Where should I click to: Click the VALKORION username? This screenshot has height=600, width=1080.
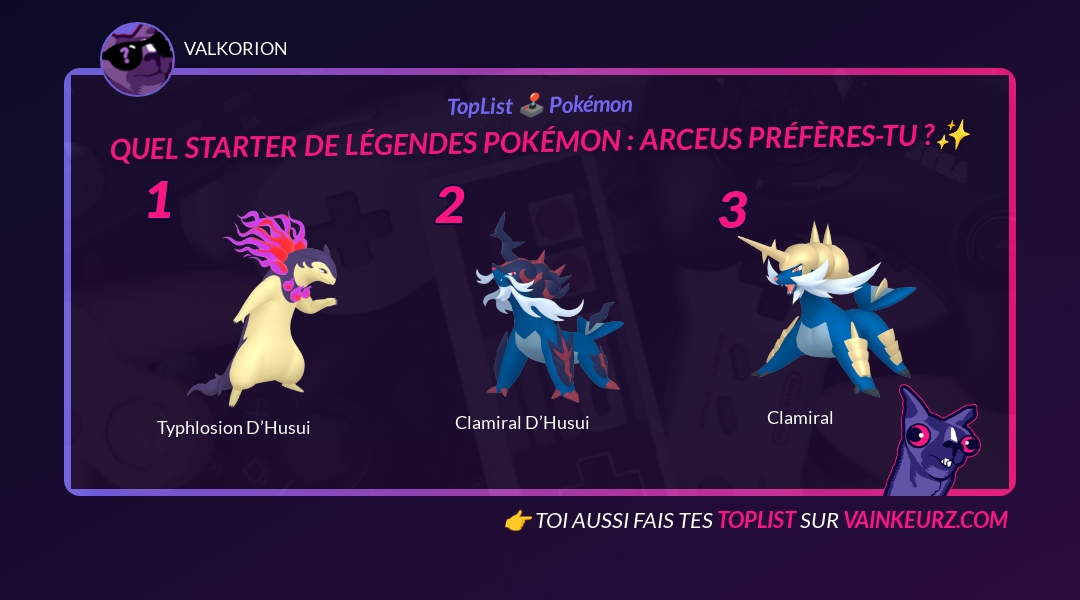tap(235, 49)
